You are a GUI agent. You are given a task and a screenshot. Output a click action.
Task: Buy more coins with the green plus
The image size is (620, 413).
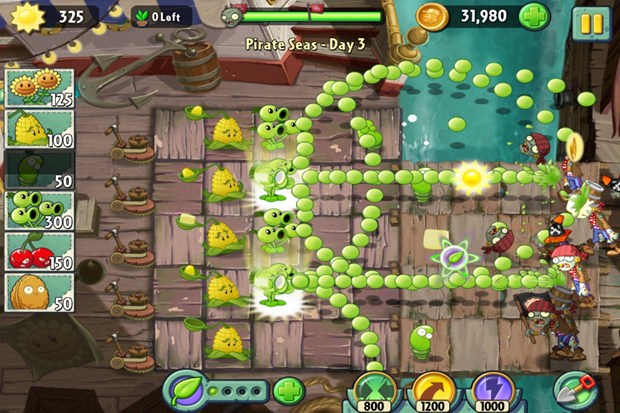point(534,17)
